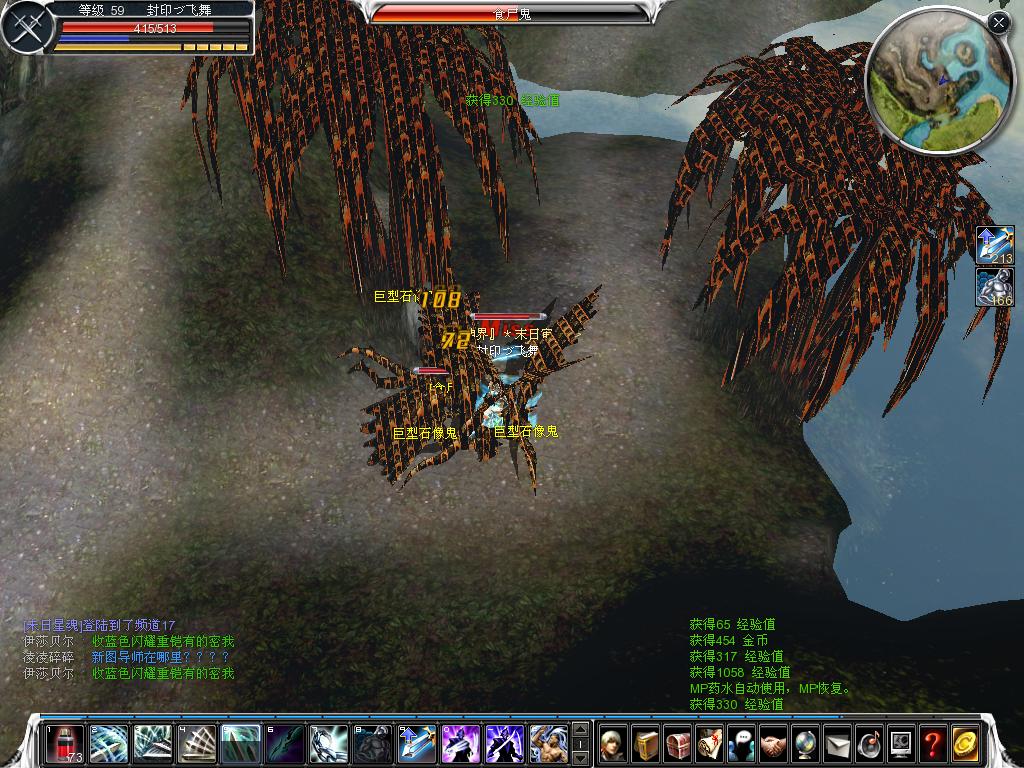Open the character portrait menu

click(613, 744)
